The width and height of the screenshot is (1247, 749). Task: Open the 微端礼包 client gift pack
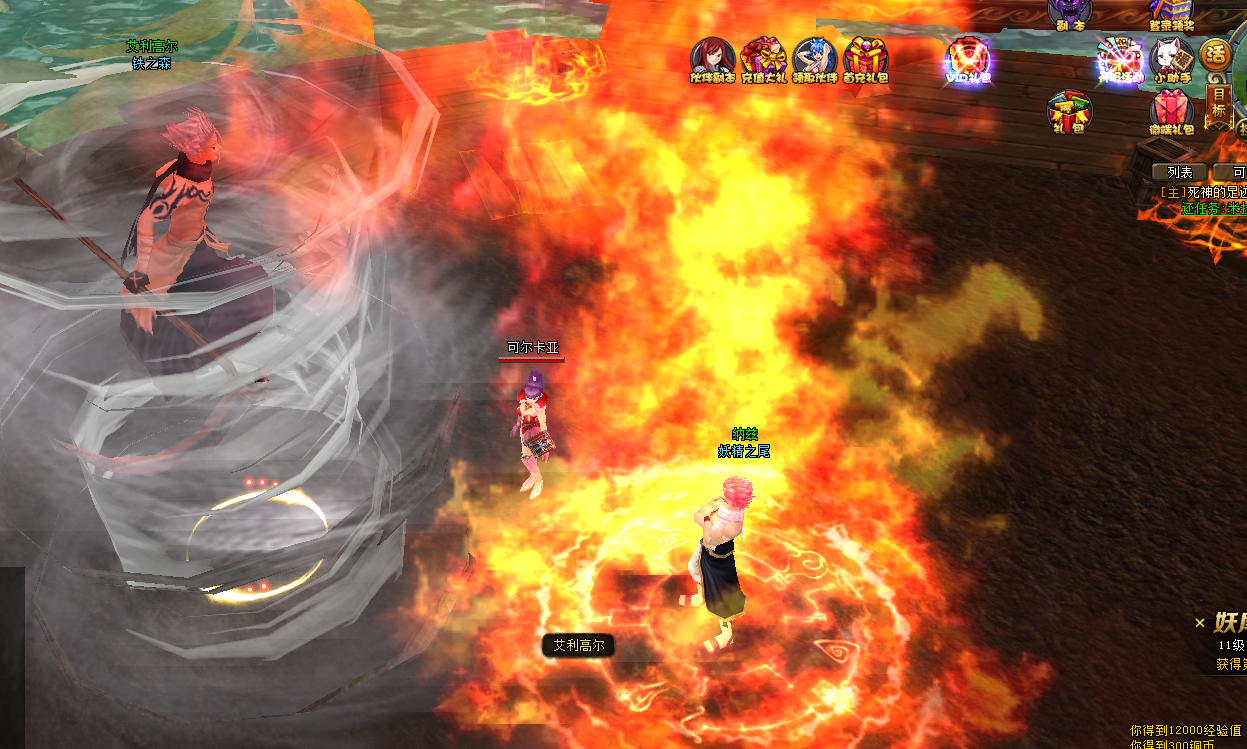coord(1171,112)
